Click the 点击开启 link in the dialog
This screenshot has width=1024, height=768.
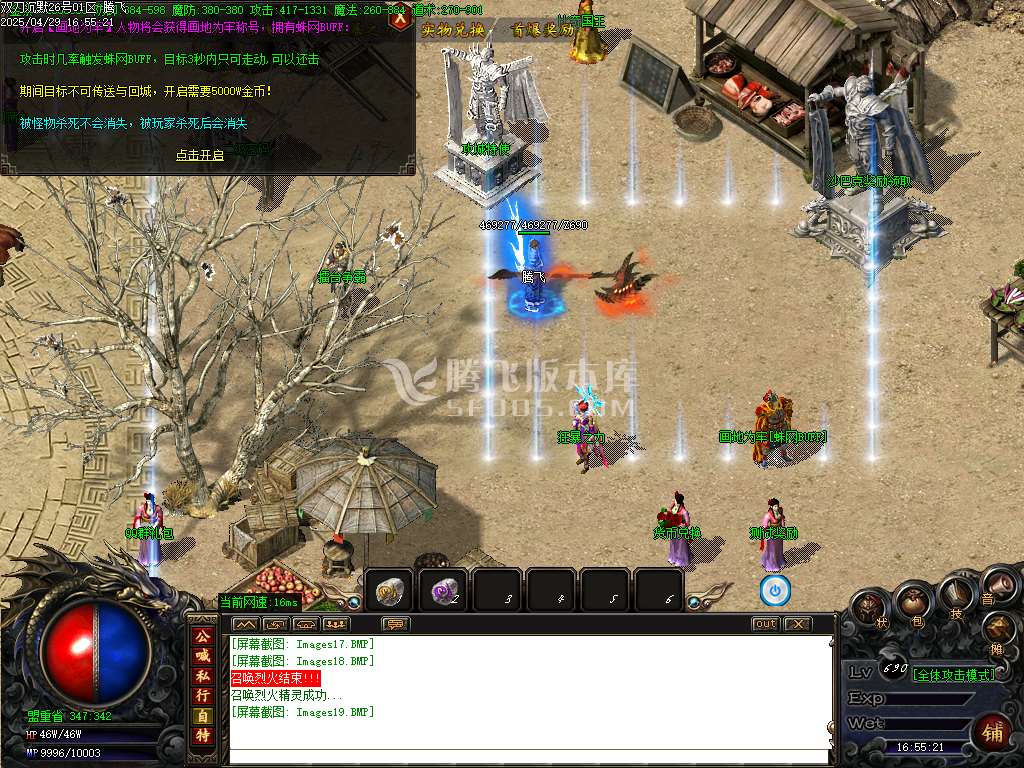200,155
